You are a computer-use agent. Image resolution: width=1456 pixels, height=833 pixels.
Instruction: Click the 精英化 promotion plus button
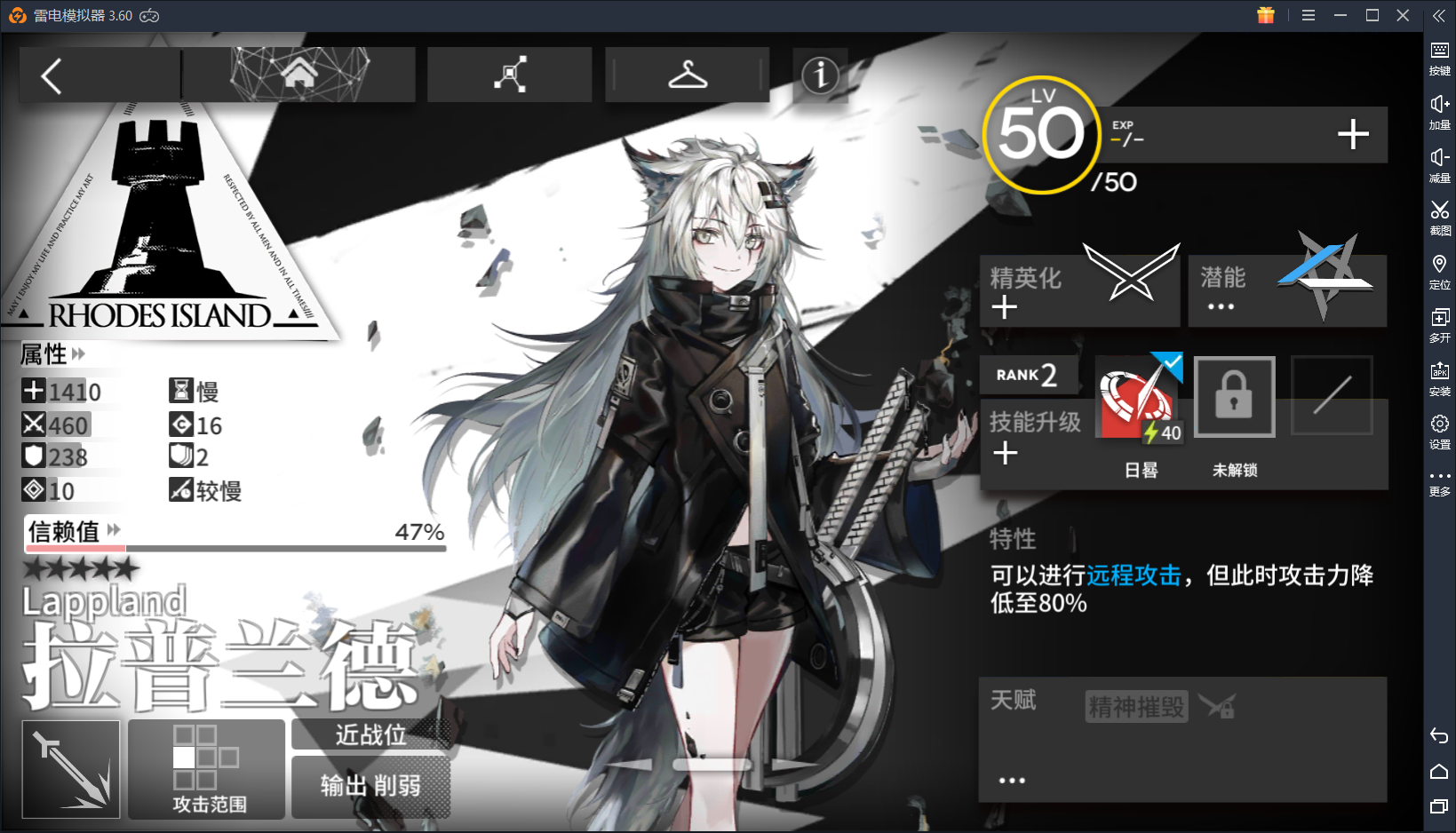point(1004,307)
